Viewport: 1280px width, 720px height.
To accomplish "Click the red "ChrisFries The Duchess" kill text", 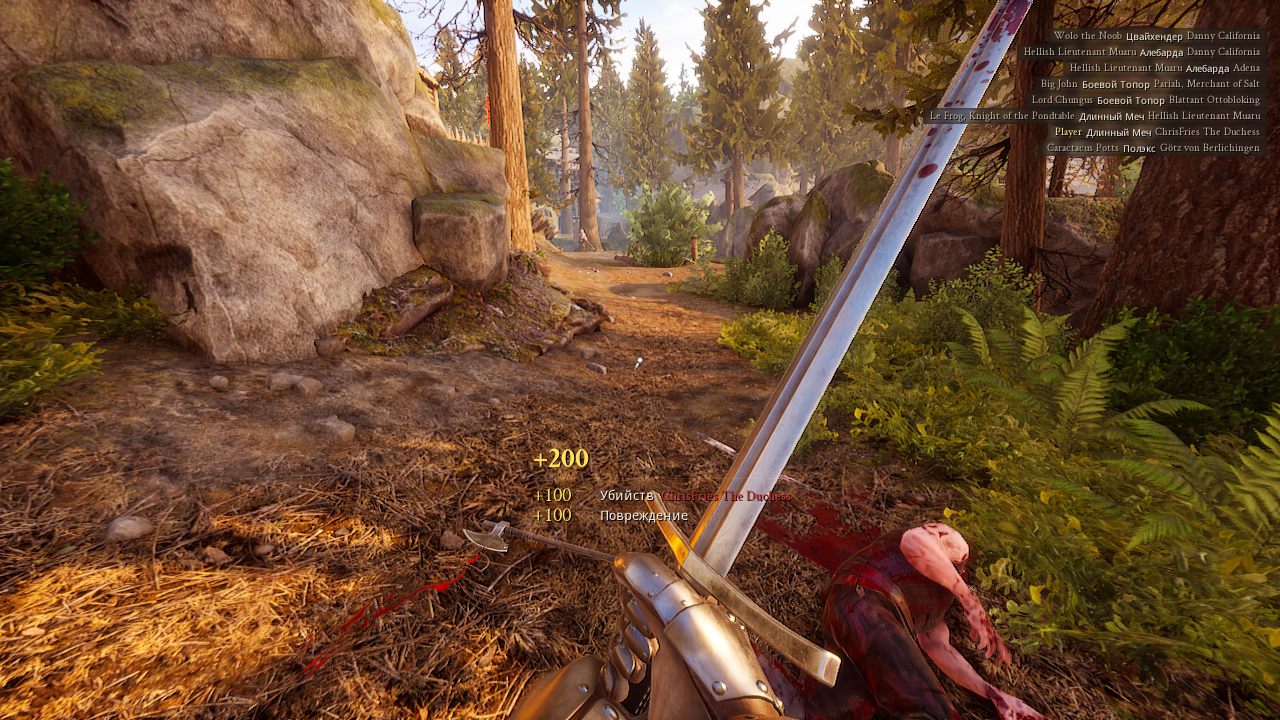I will [x=725, y=495].
